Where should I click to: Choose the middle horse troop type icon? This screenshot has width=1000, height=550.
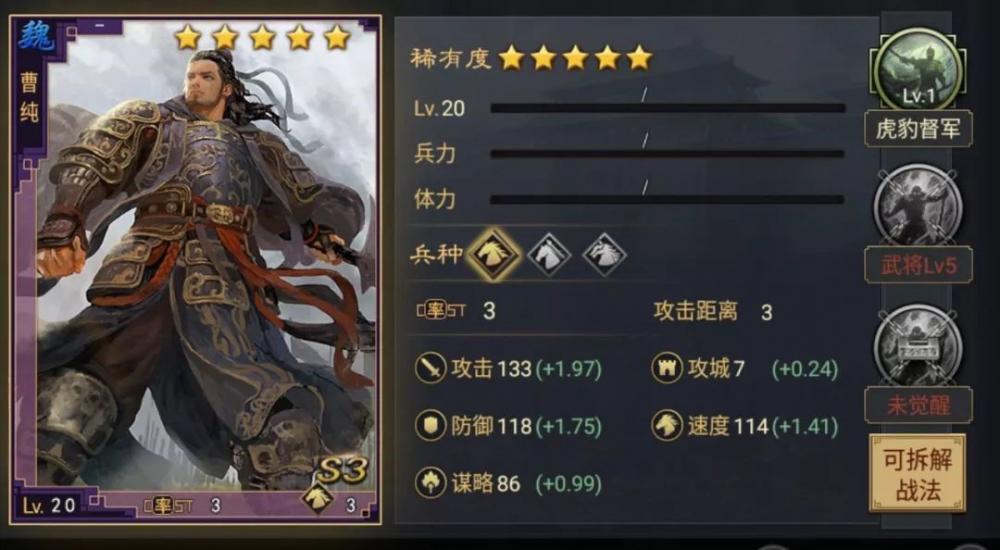pos(549,254)
